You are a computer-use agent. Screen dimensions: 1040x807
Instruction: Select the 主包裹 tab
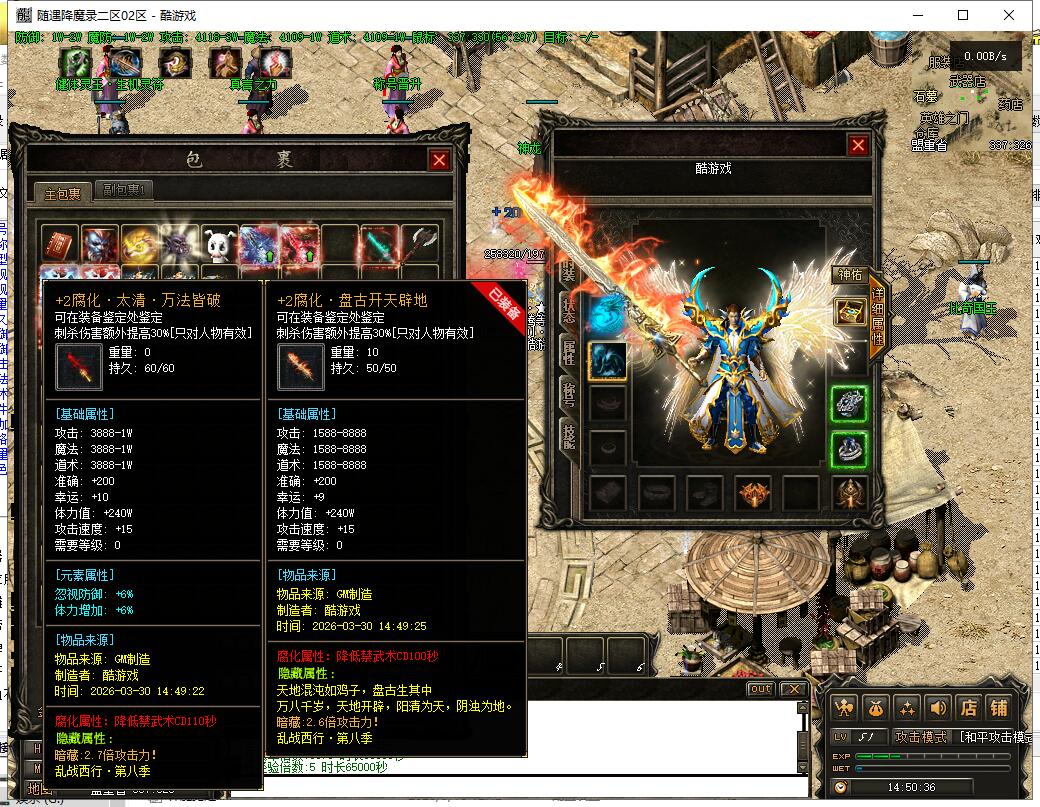62,192
